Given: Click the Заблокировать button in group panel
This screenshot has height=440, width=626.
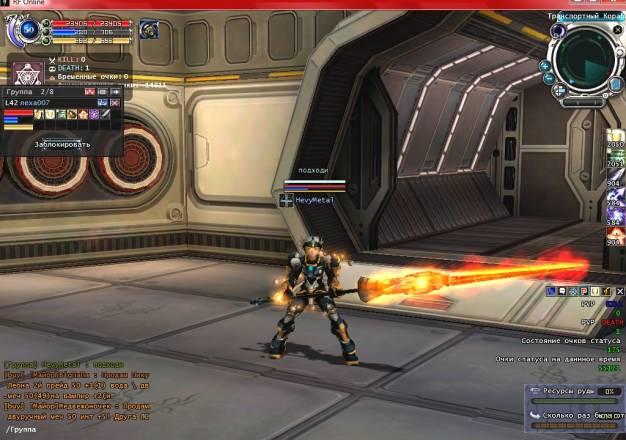Looking at the screenshot, I should coord(62,144).
